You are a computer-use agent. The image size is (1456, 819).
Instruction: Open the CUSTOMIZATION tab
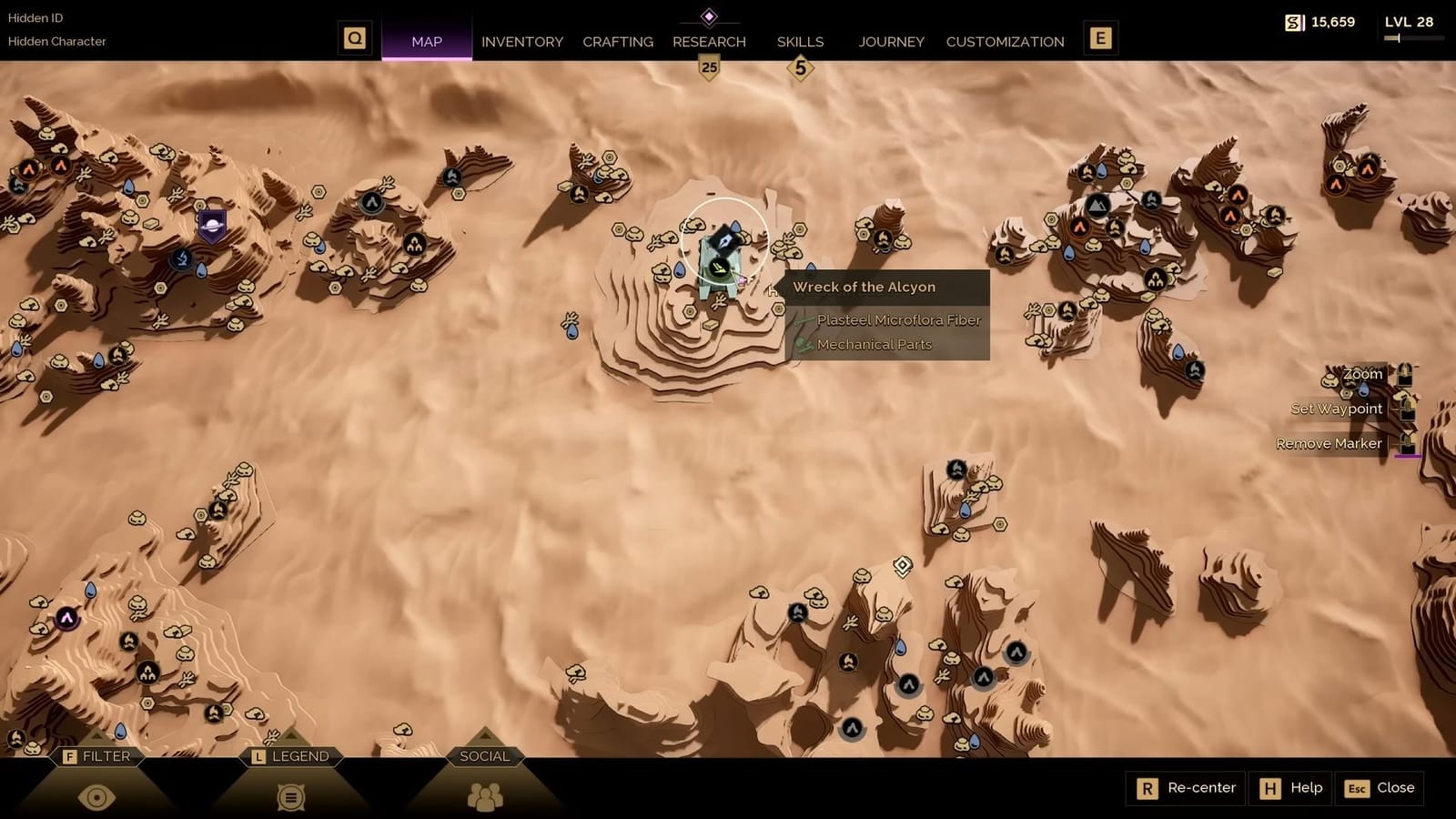click(1005, 41)
